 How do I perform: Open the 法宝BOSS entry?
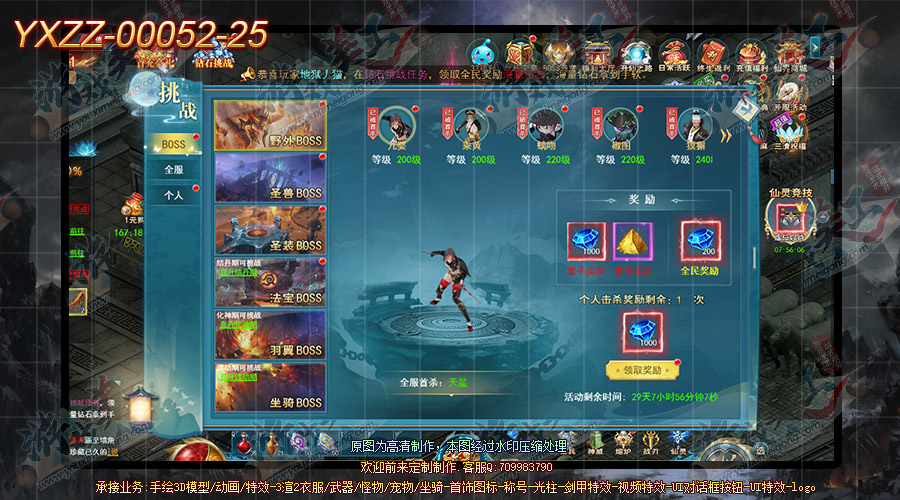point(269,282)
